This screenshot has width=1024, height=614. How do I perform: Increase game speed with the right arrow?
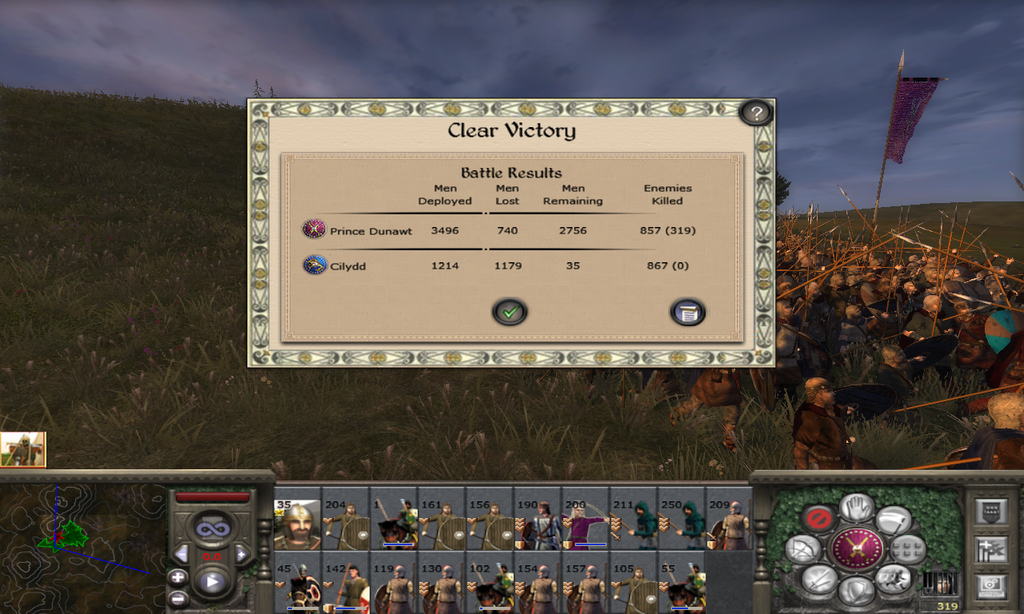242,553
